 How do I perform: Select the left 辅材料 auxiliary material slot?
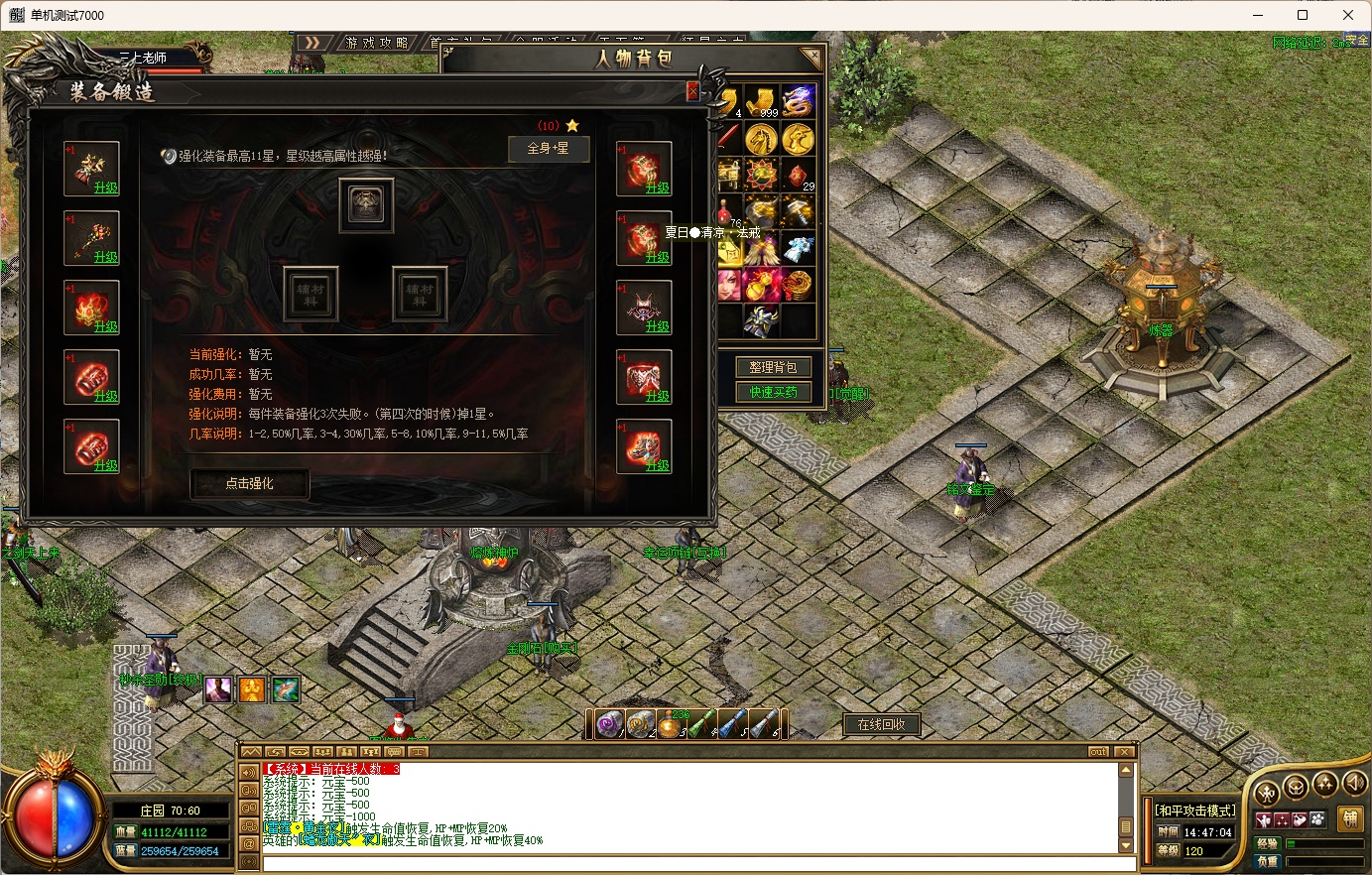tap(311, 294)
